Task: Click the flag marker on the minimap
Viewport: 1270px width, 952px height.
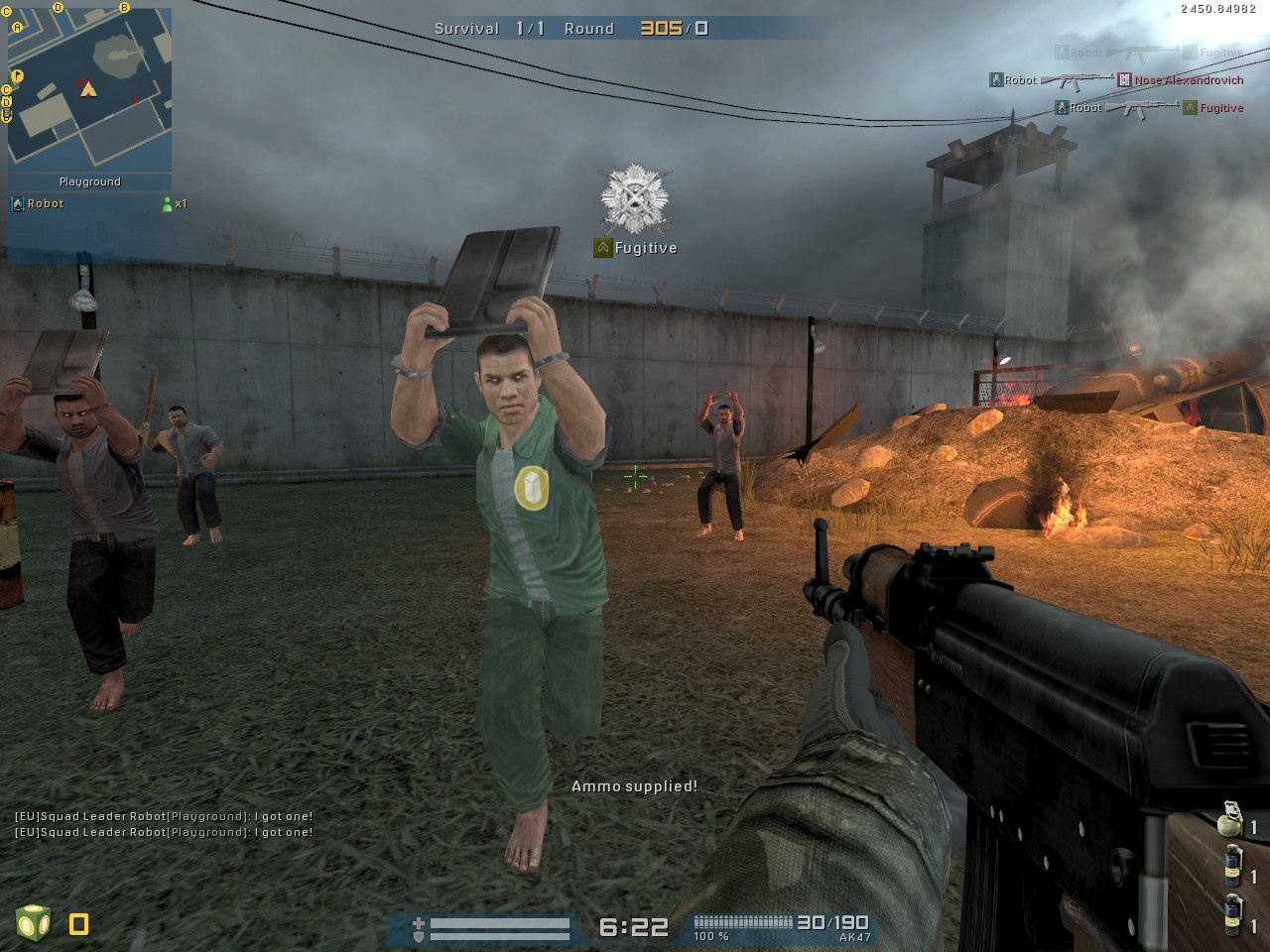Action: (x=19, y=75)
